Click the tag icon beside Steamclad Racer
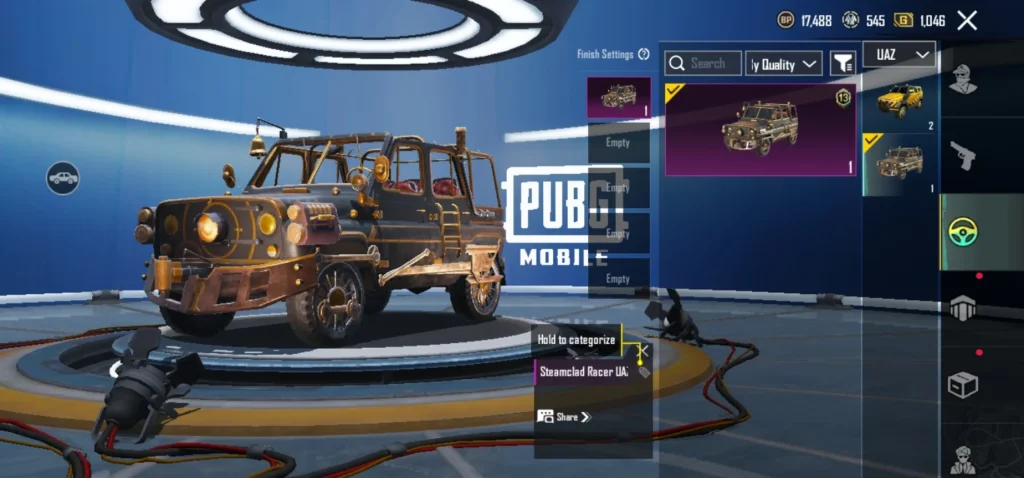 [644, 372]
